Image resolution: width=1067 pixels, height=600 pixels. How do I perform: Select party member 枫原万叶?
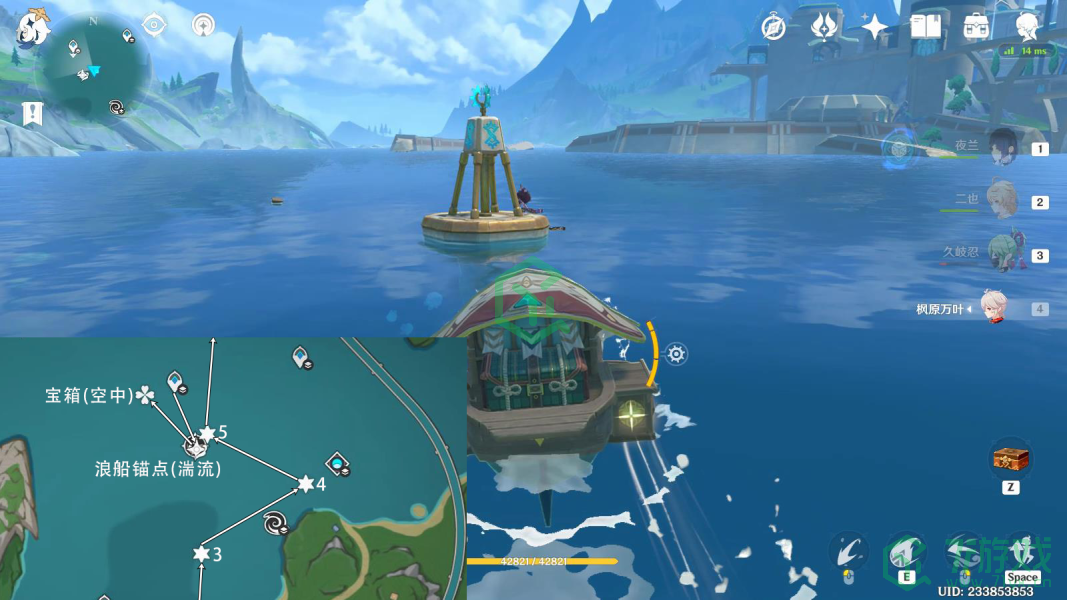click(993, 308)
